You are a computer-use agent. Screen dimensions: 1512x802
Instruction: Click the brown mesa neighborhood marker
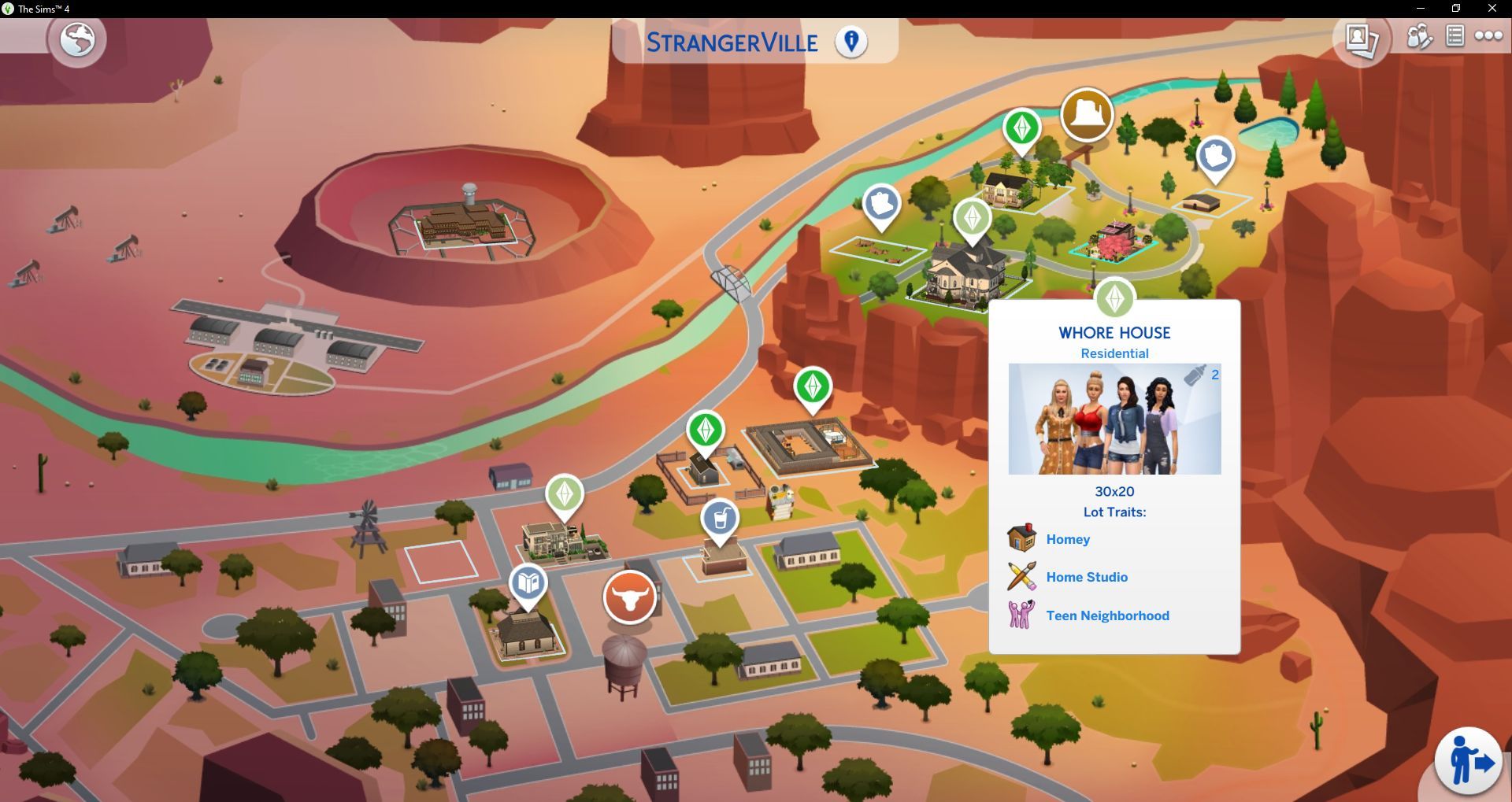(x=1087, y=115)
